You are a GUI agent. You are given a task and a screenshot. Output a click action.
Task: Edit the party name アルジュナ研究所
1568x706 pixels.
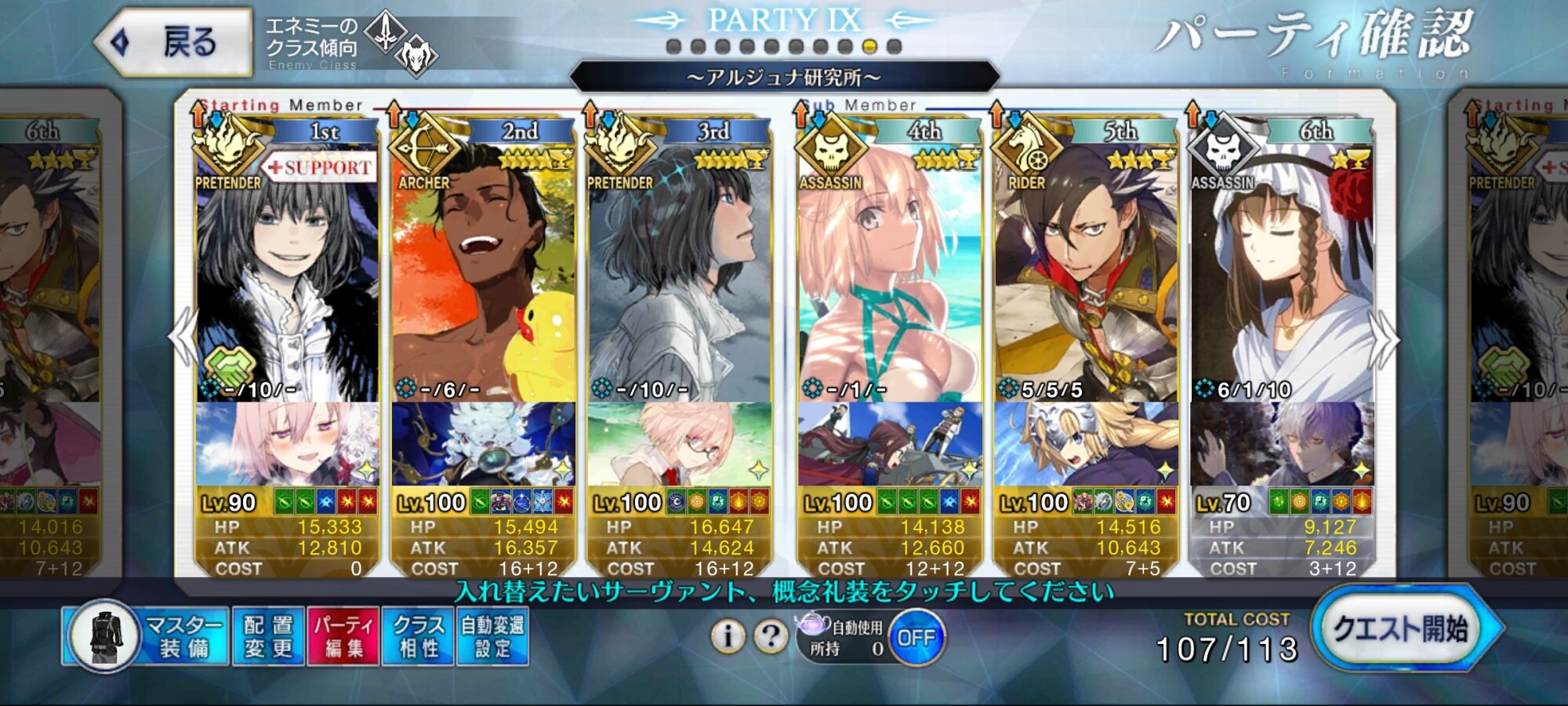click(784, 77)
